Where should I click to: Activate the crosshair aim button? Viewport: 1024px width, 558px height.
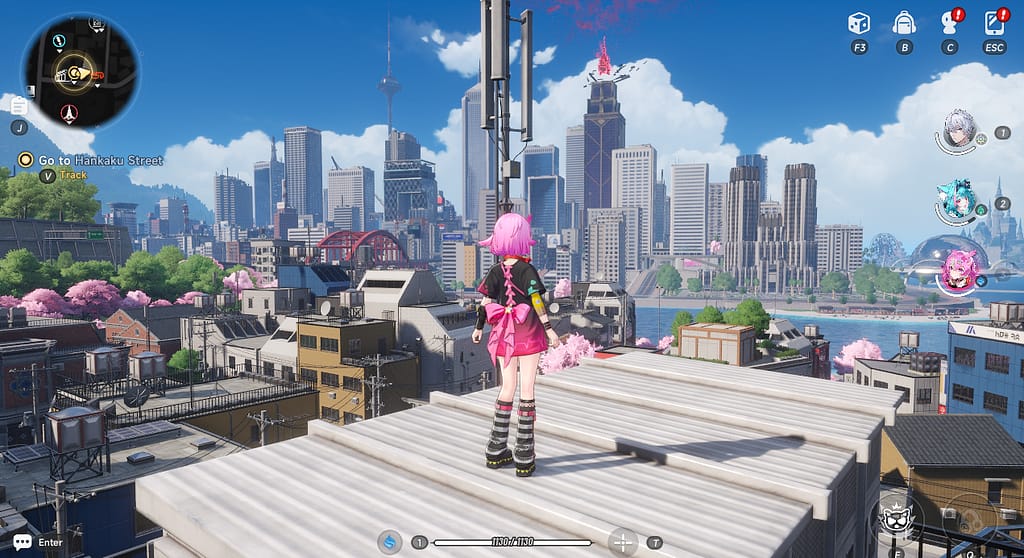[623, 542]
